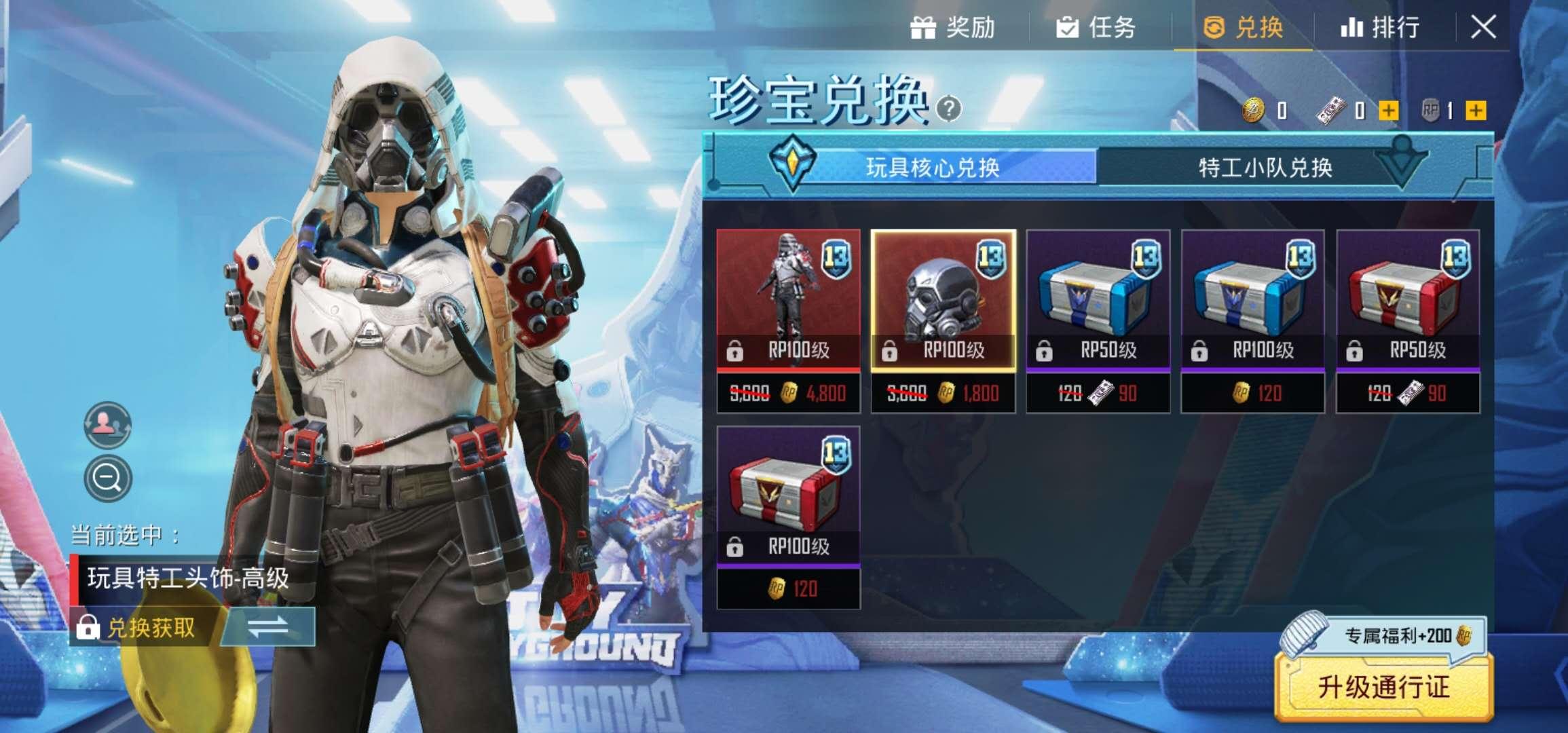Tap the gold coin currency icon
This screenshot has width=1568, height=733.
pos(1254,111)
